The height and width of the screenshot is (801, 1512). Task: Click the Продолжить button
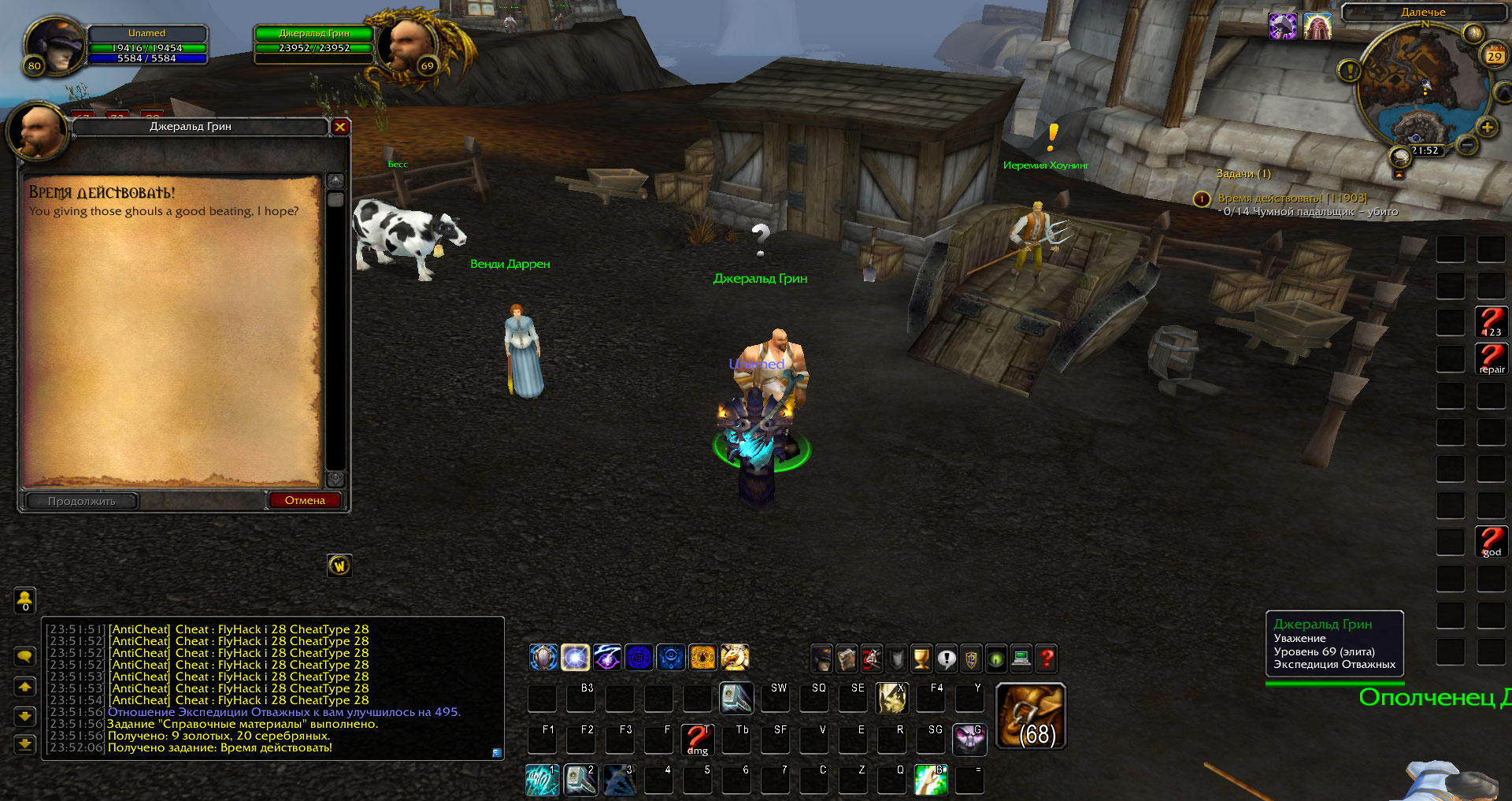82,501
